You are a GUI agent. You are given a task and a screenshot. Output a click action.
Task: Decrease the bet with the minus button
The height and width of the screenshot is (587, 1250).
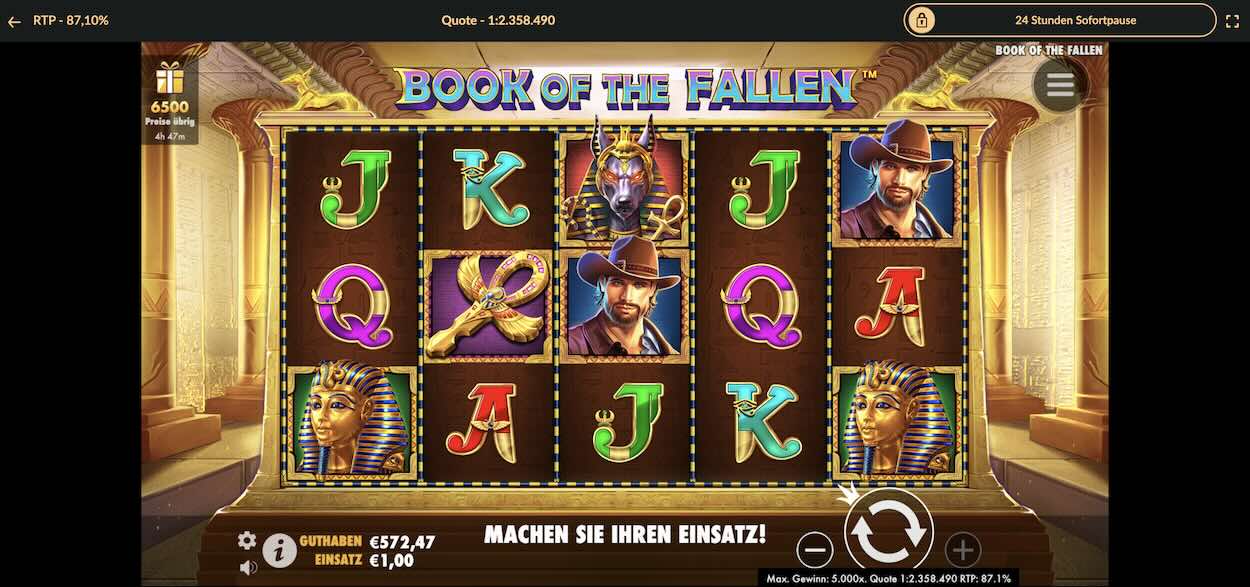pyautogui.click(x=815, y=549)
